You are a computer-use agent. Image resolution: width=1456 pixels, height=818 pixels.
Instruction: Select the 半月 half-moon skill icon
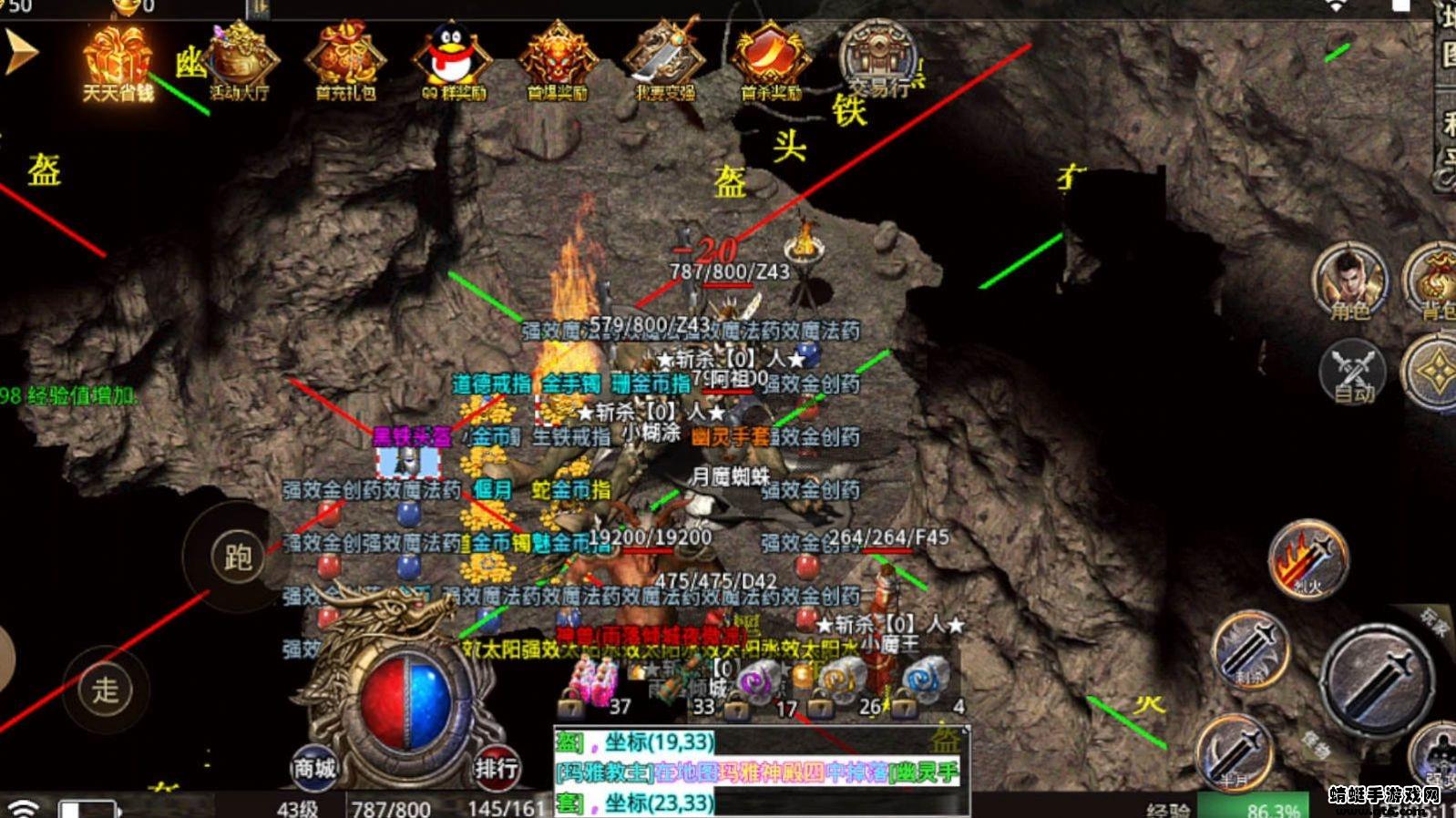[x=1236, y=750]
